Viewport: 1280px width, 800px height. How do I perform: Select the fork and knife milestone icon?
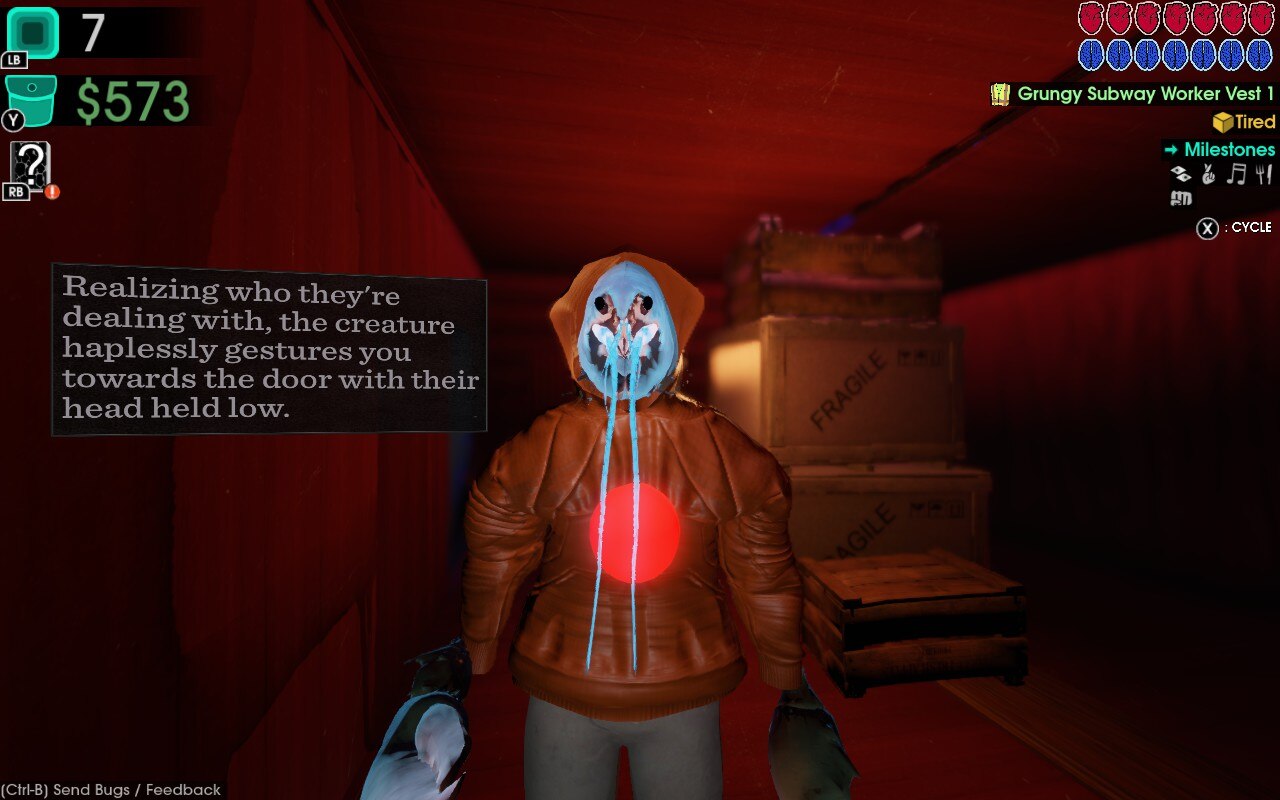(x=1262, y=173)
